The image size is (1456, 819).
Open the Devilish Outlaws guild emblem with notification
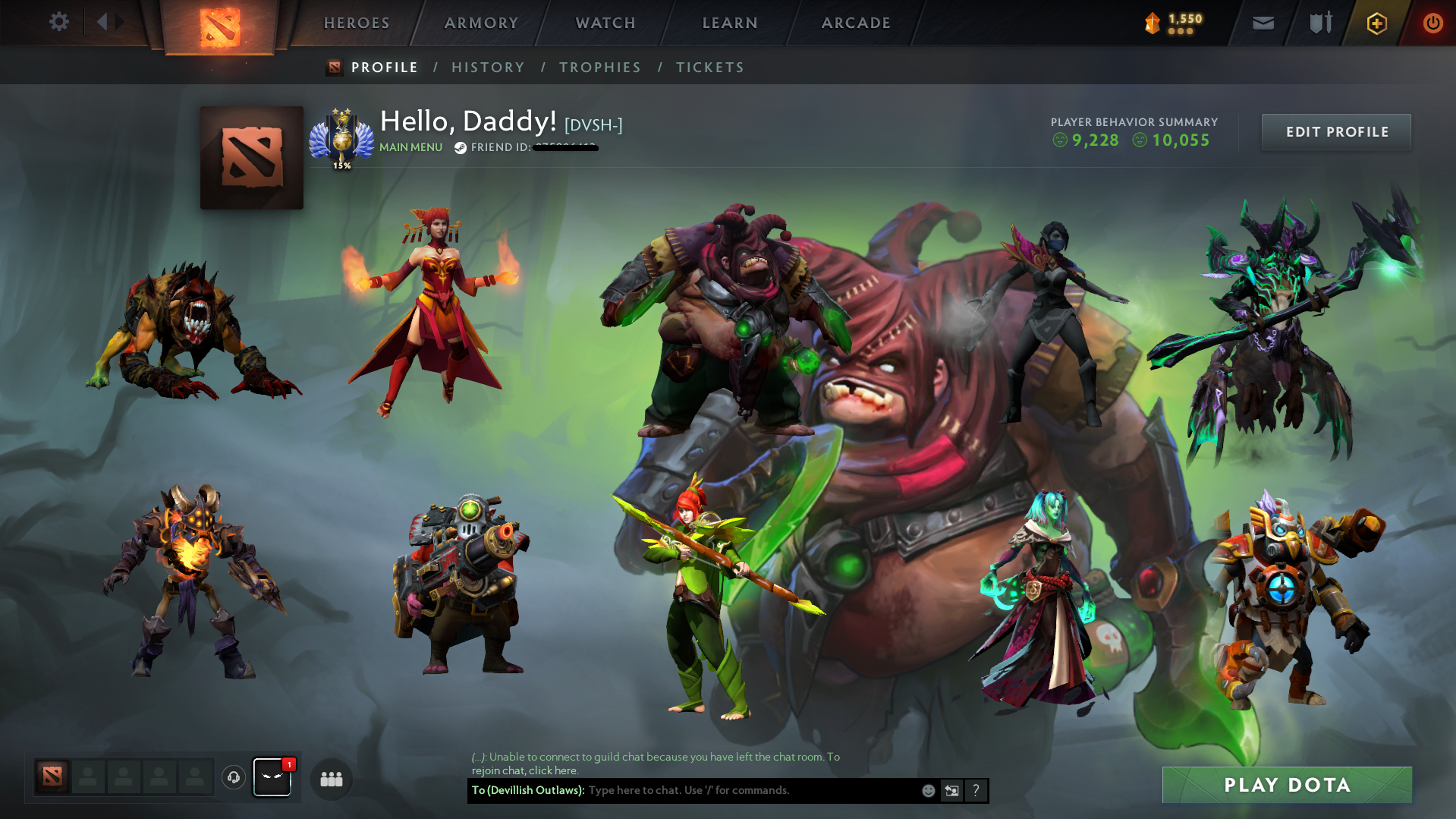point(272,778)
